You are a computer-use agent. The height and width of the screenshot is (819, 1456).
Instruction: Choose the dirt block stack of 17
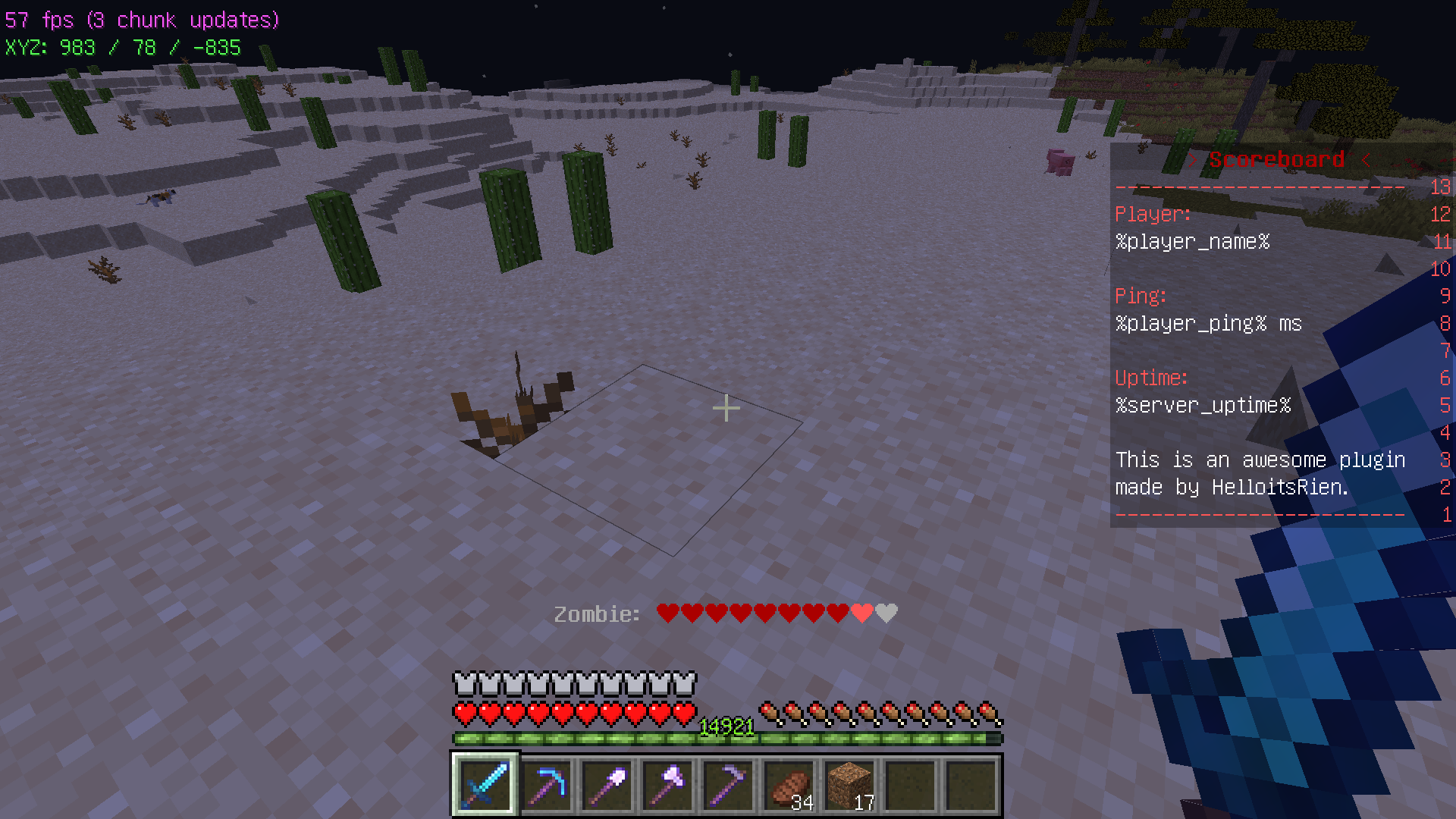coord(849,785)
